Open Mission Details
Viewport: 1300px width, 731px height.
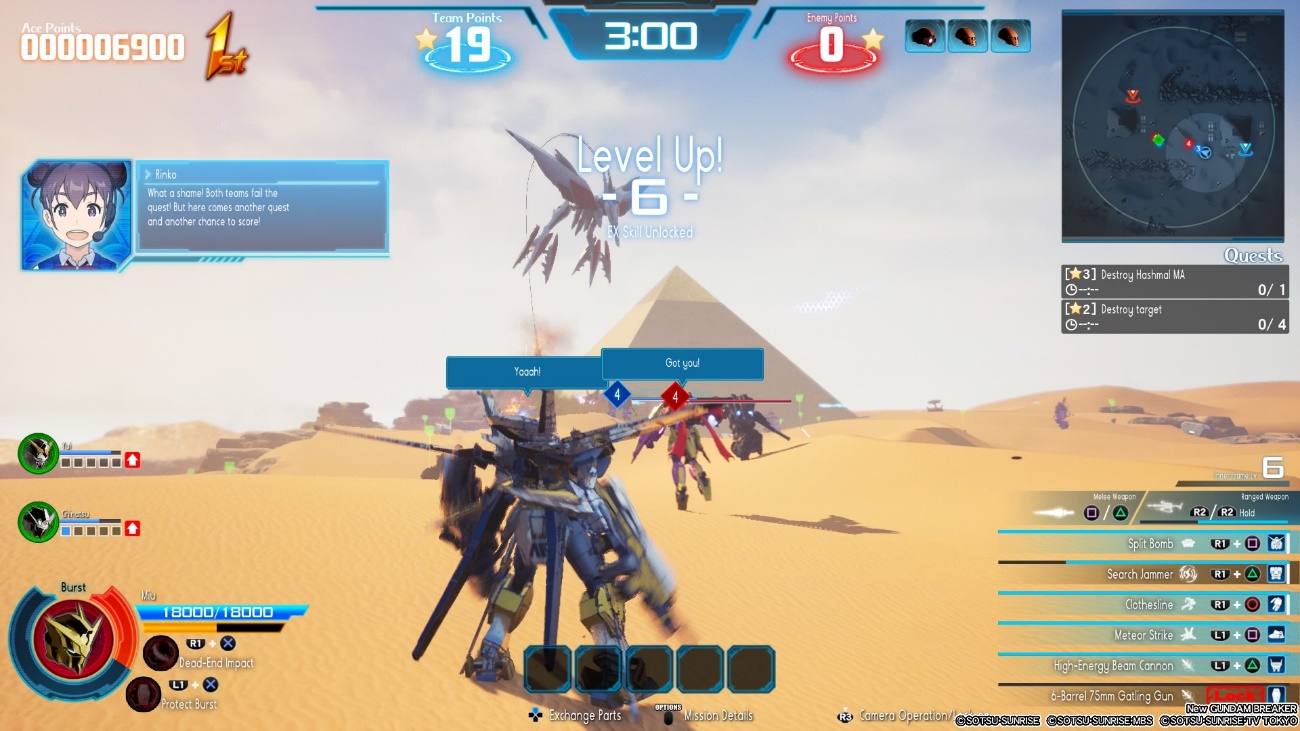point(717,716)
